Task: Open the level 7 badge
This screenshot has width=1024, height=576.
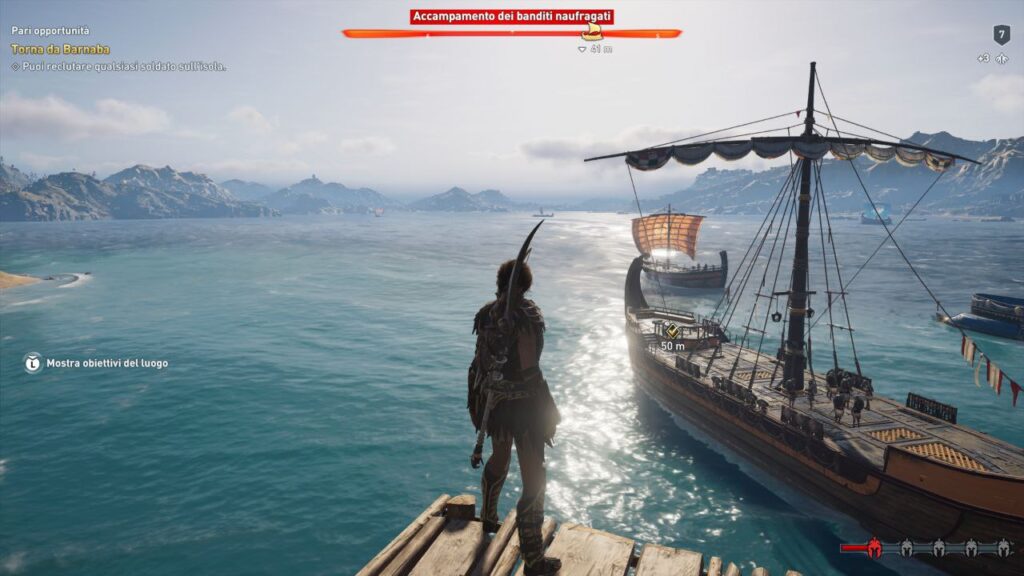Action: click(1001, 35)
